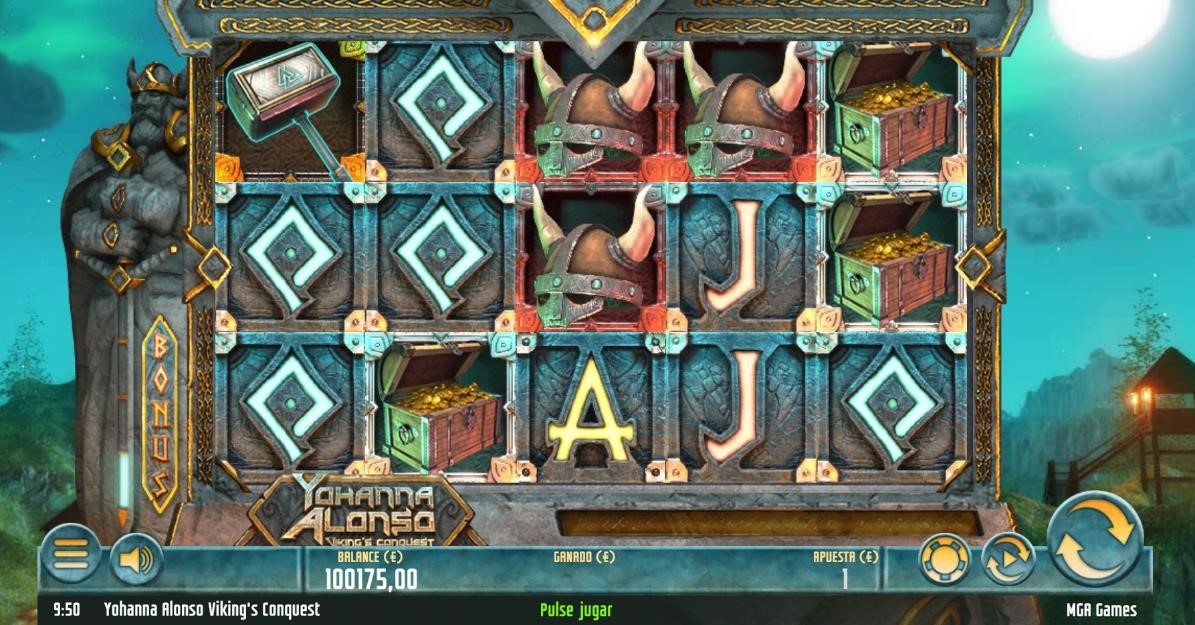Open the hamburger menu
Viewport: 1195px width, 625px height.
[x=70, y=553]
